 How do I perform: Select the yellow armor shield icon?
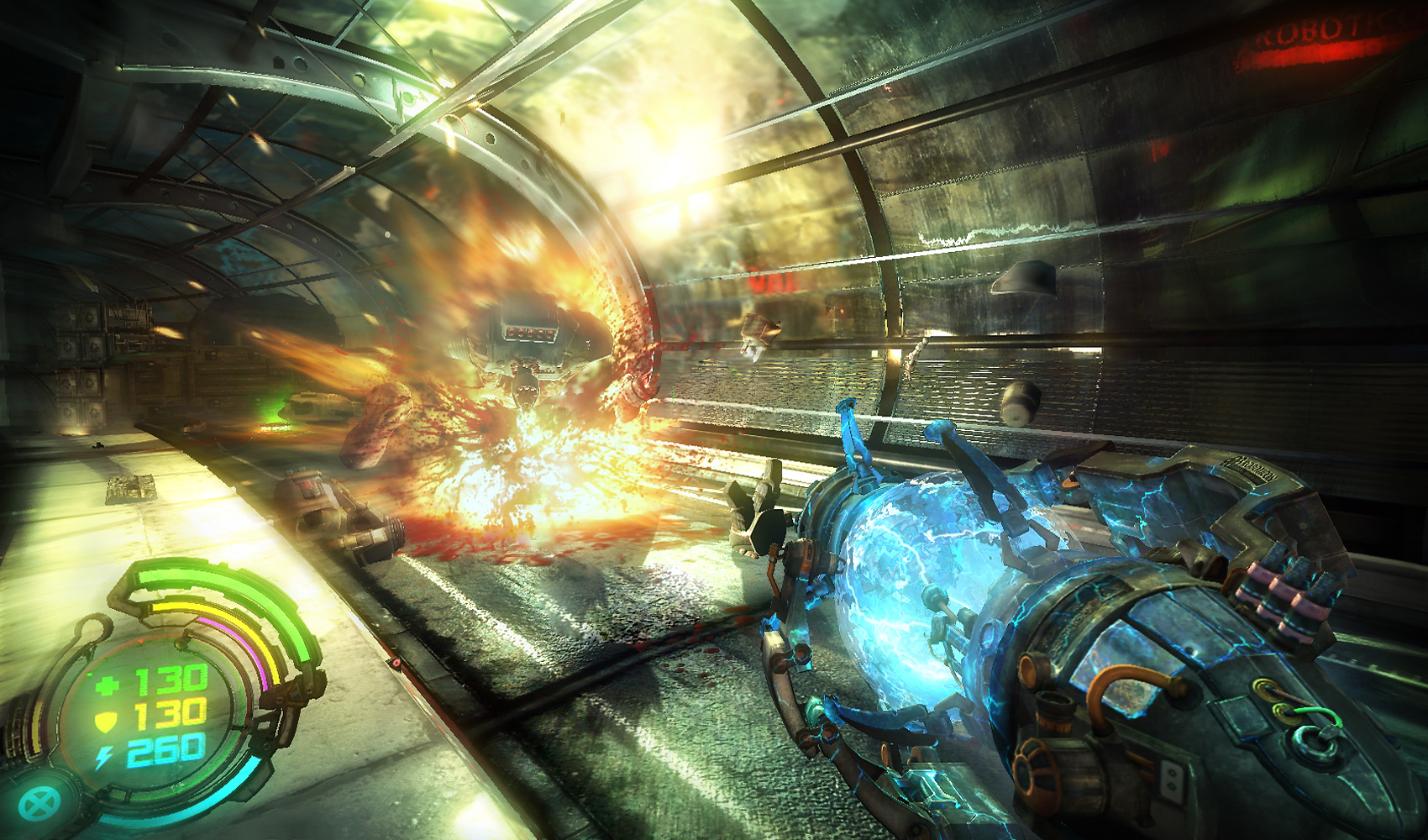105,719
